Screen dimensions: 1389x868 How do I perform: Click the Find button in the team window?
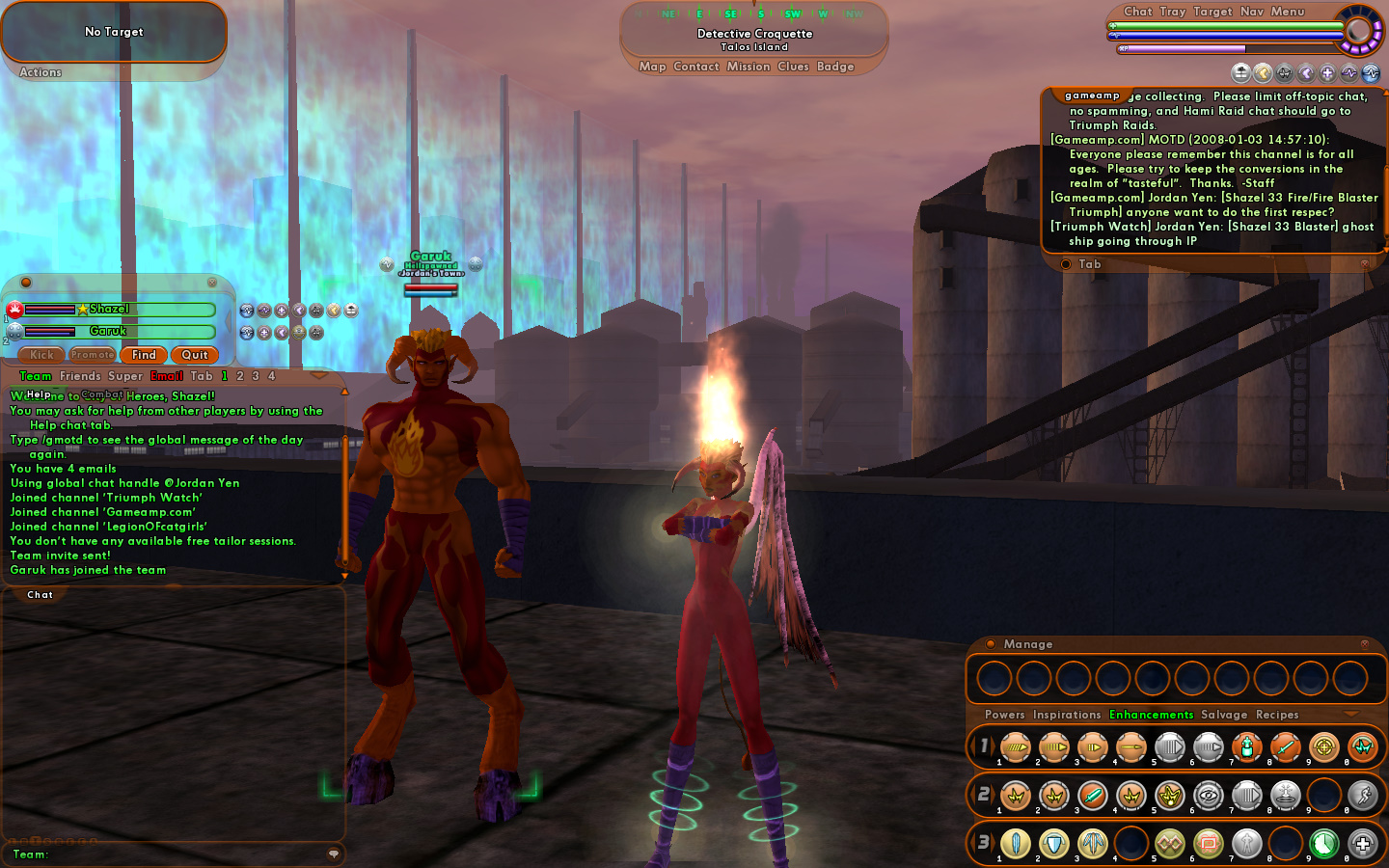(144, 355)
